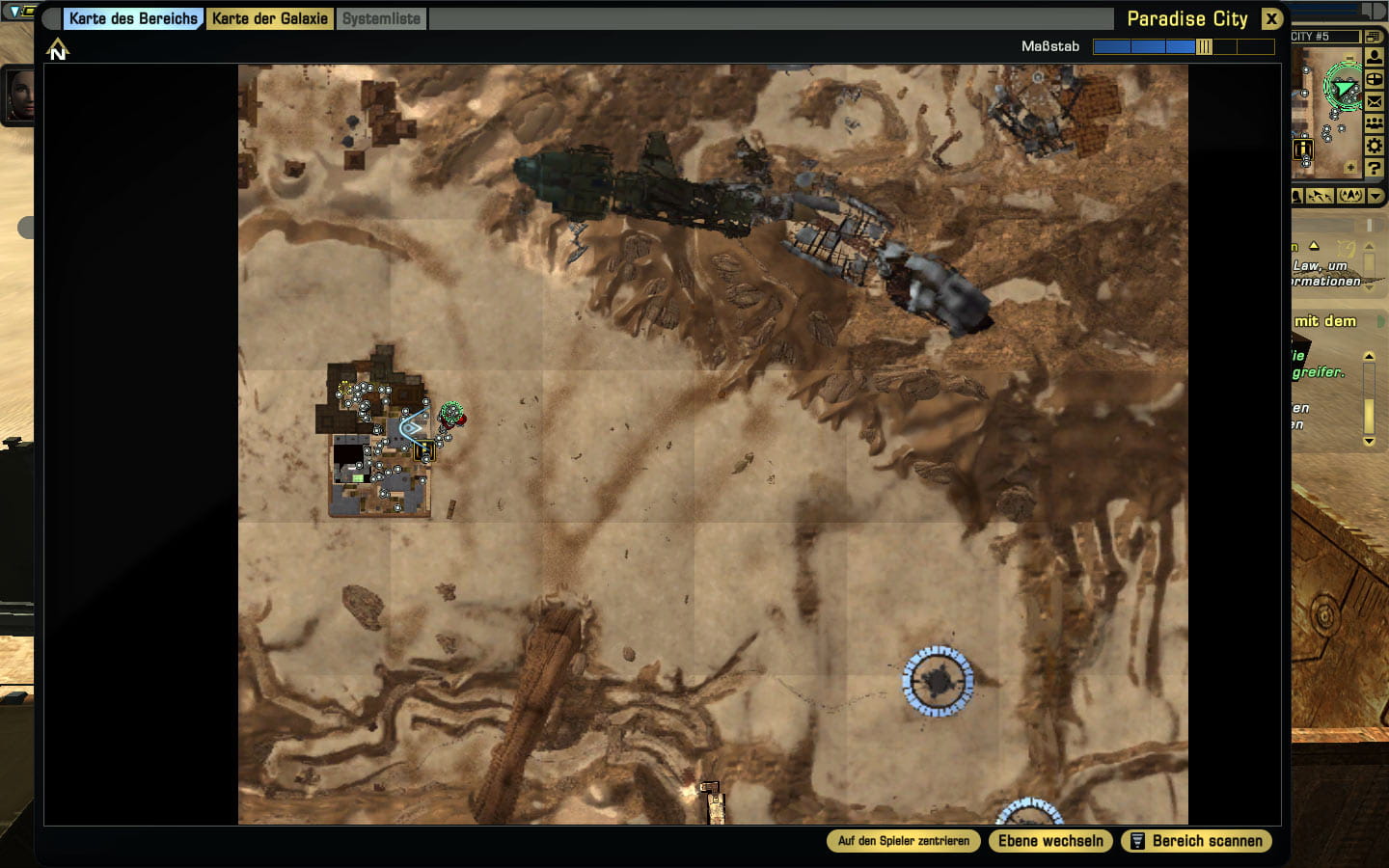This screenshot has height=868, width=1389.
Task: Activate Bereich scannen
Action: pos(1196,841)
